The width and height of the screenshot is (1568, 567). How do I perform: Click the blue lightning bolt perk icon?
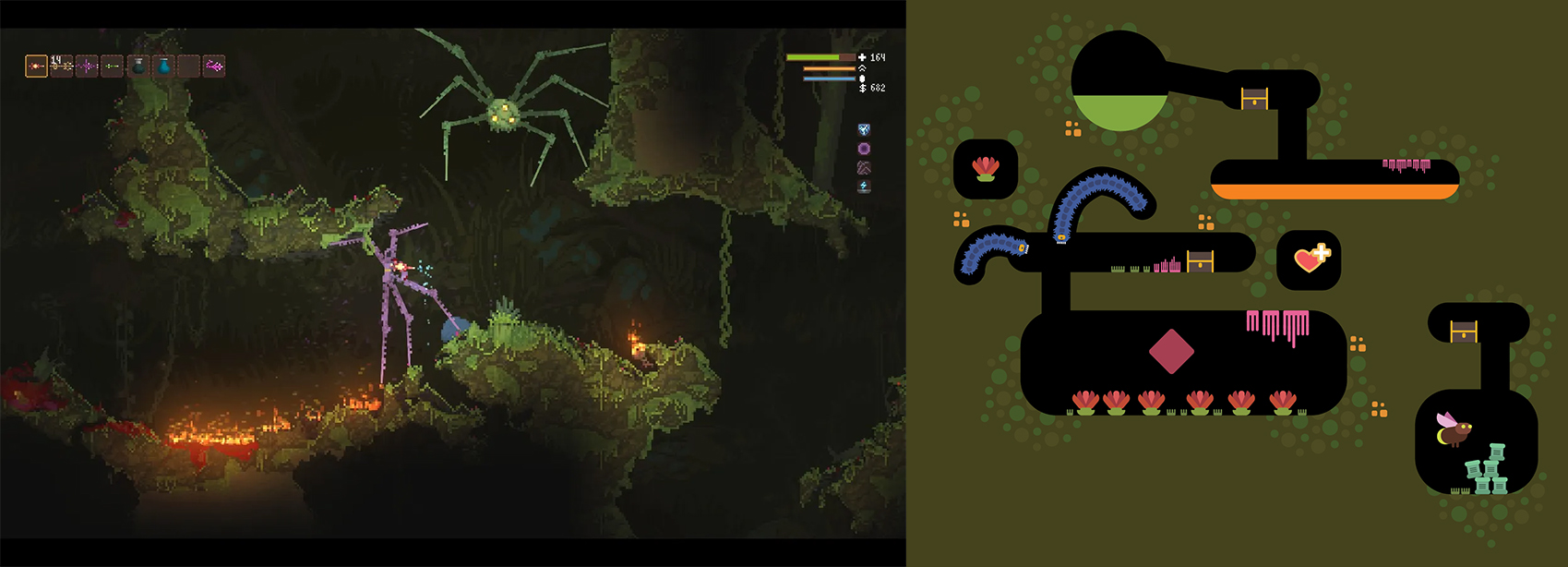click(864, 187)
